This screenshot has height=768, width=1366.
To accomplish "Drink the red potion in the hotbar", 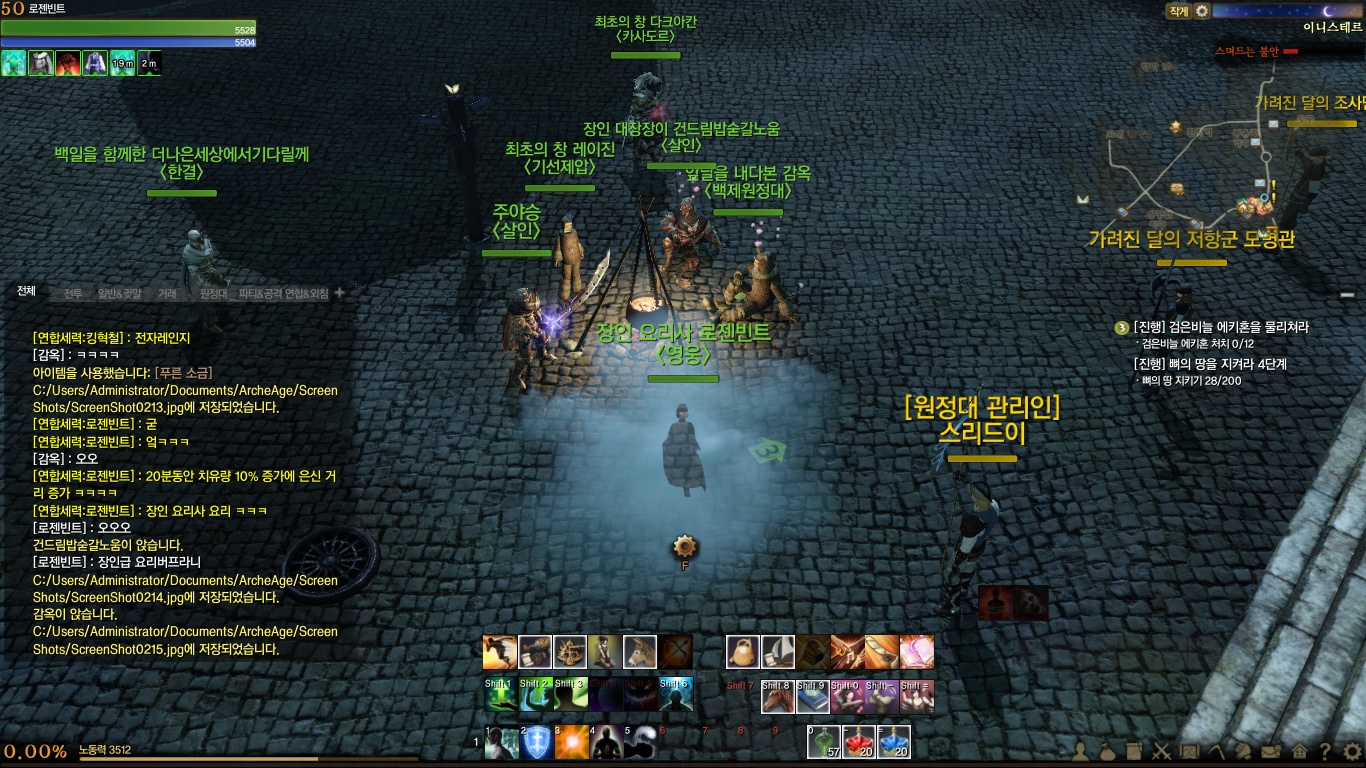I will [x=860, y=742].
